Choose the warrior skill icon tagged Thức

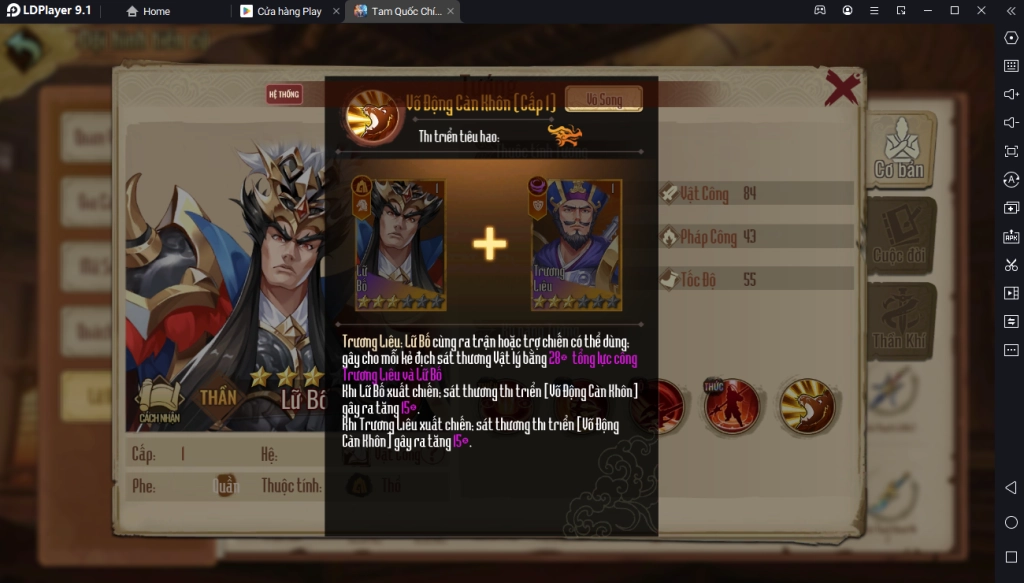point(731,405)
